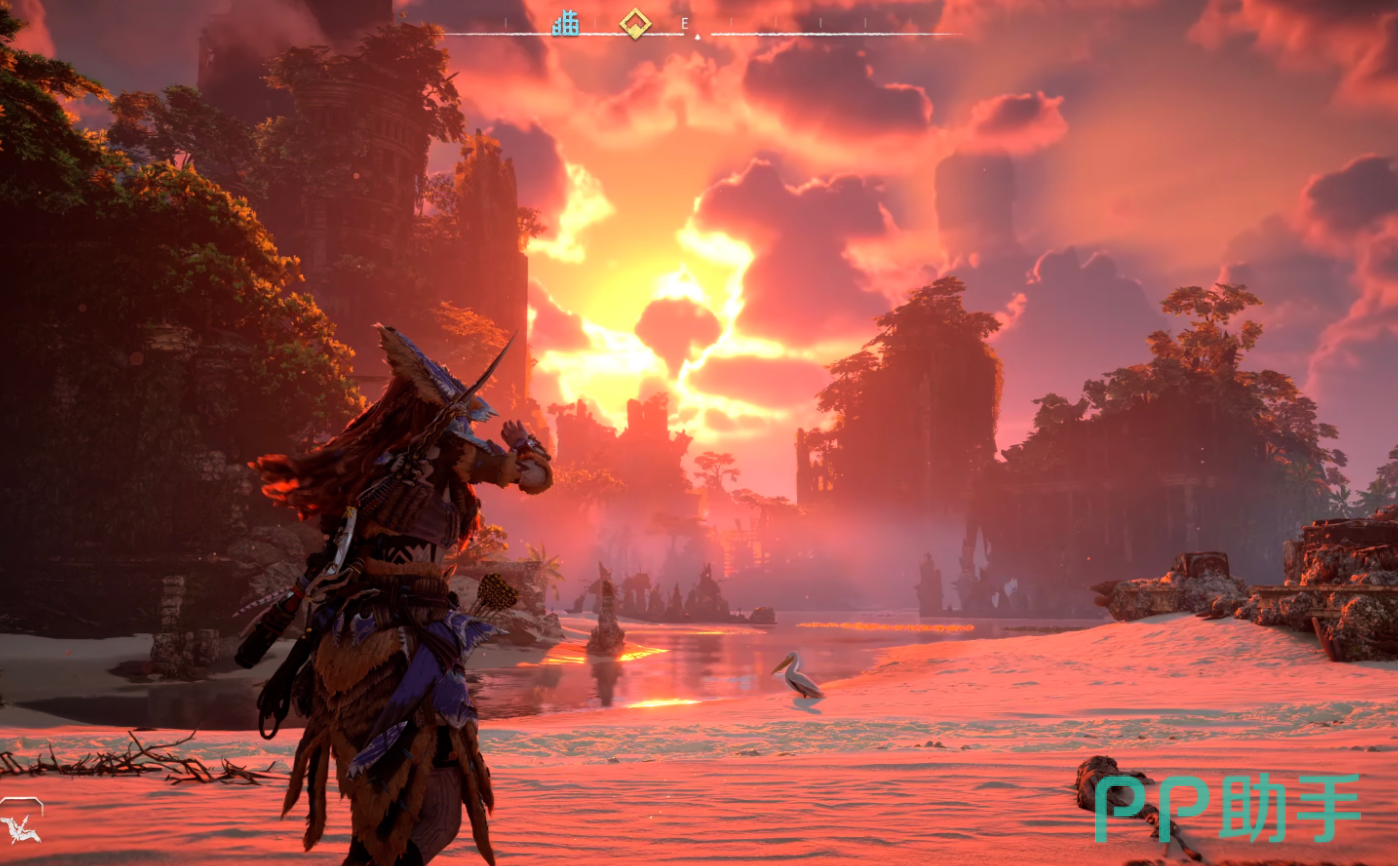Click the white flying mount icon
This screenshot has height=866, width=1398.
pyautogui.click(x=20, y=827)
